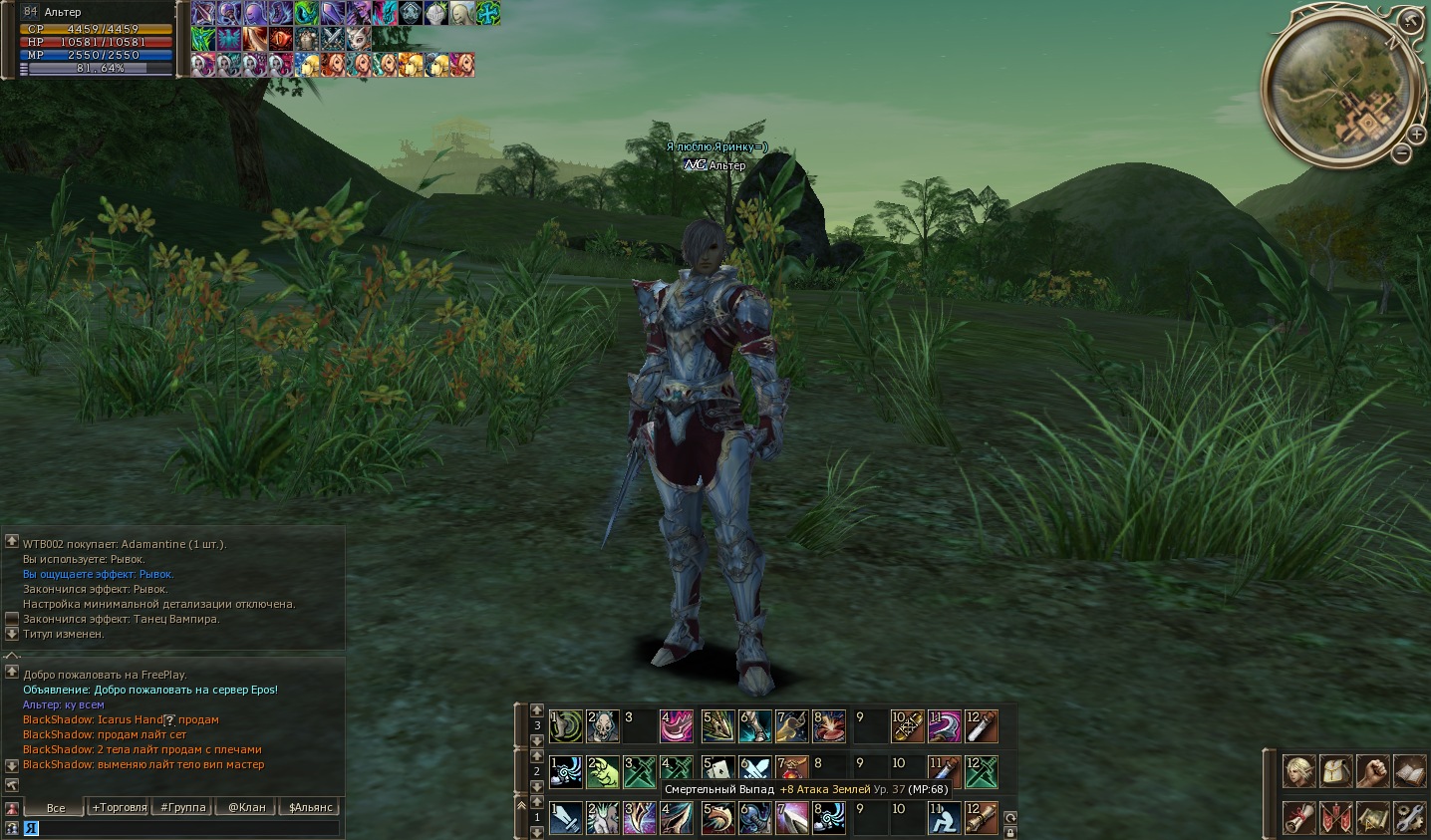Open the skills book icon
The height and width of the screenshot is (840, 1431).
point(1409,770)
